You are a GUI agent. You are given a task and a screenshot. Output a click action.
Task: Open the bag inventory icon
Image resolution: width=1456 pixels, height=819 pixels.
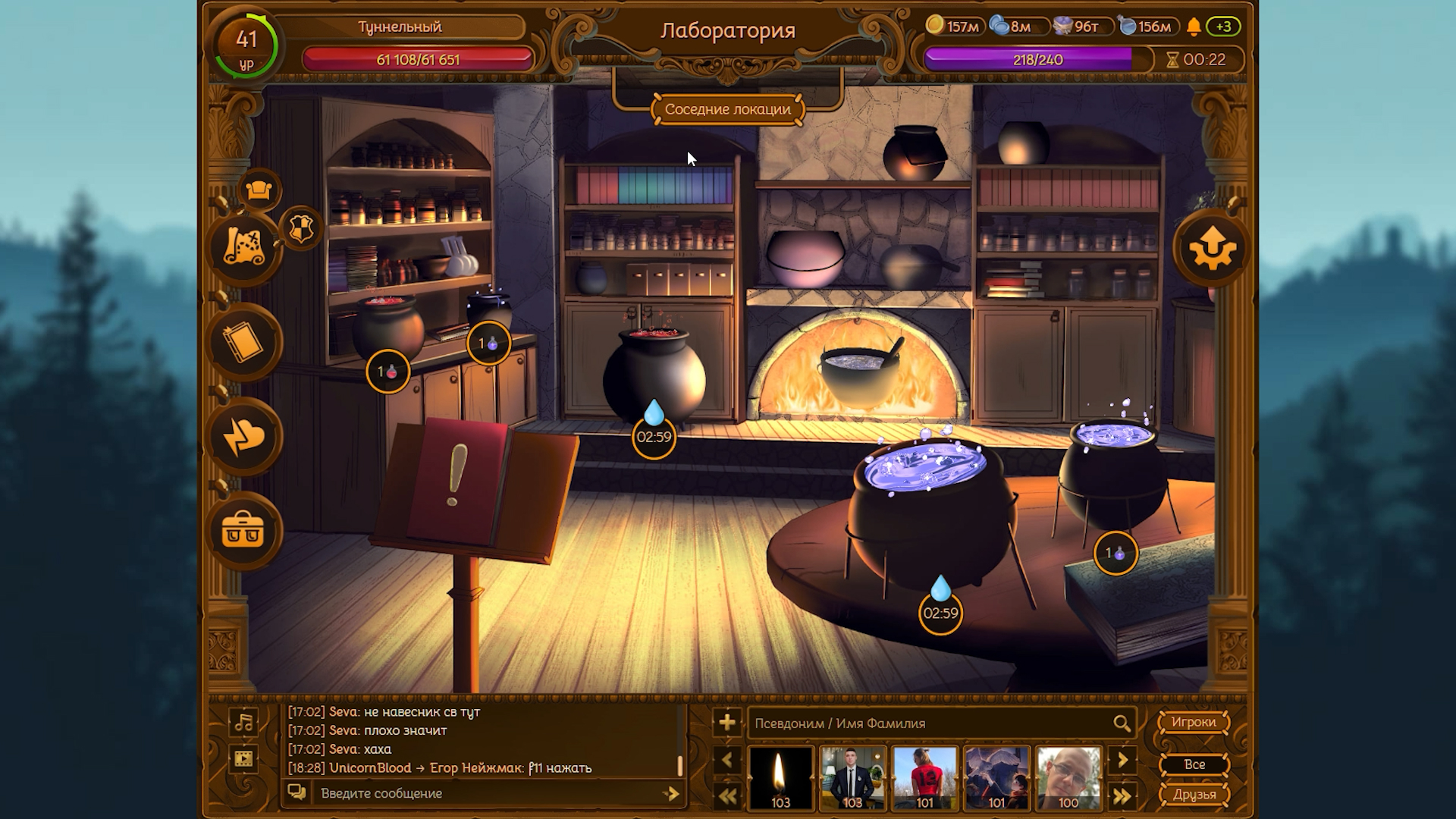244,531
